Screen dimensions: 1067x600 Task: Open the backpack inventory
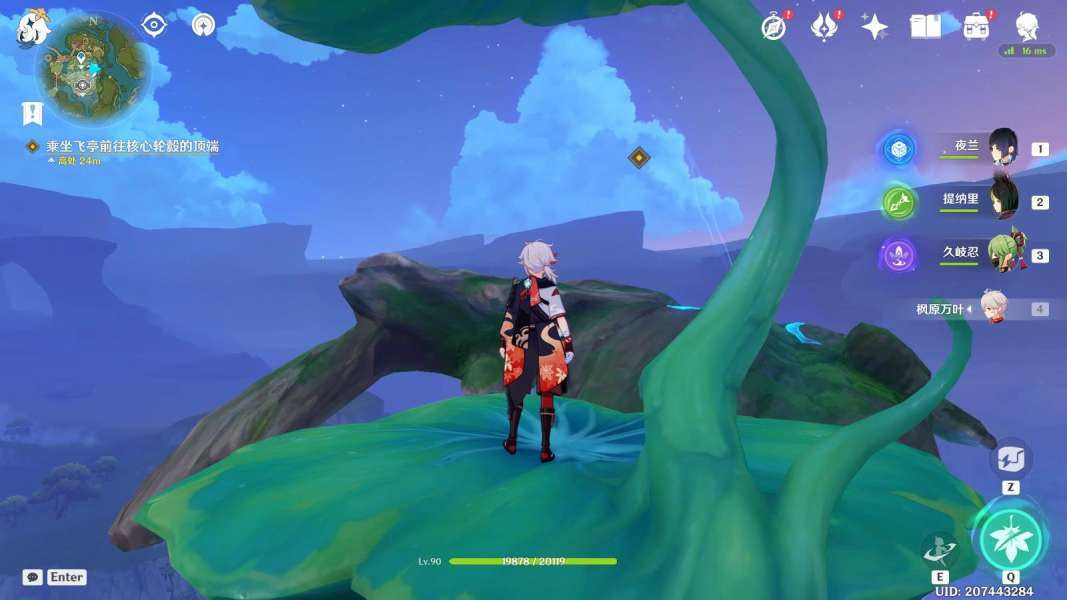pos(976,27)
